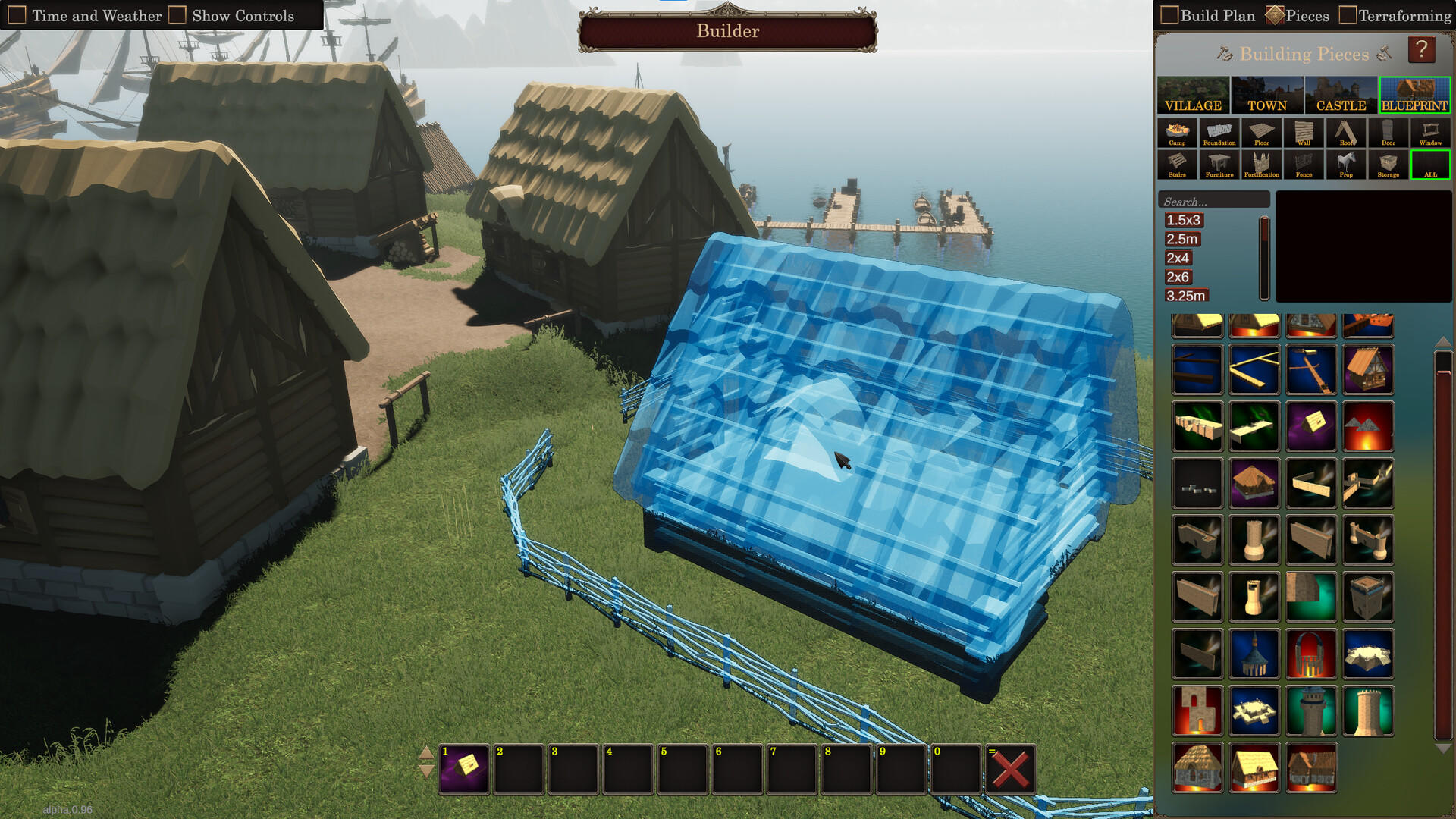1456x819 pixels.
Task: Open the Wall pieces category
Action: pyautogui.click(x=1304, y=133)
